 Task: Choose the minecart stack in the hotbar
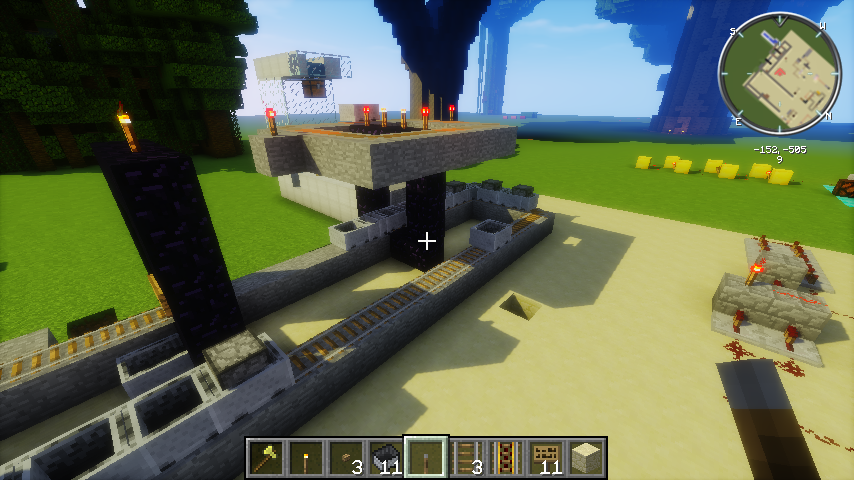coord(386,458)
